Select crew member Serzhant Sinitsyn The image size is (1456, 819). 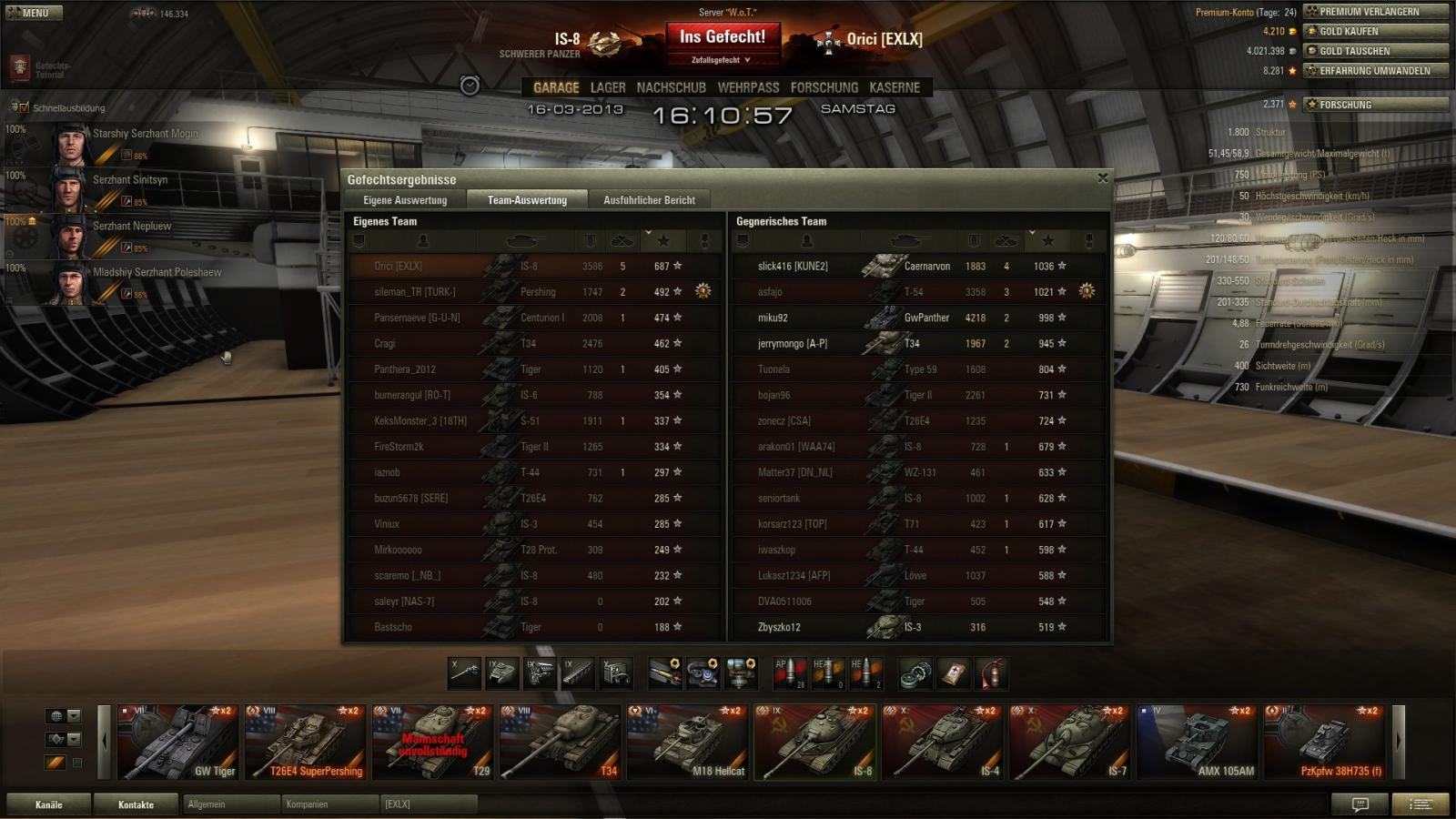130,180
